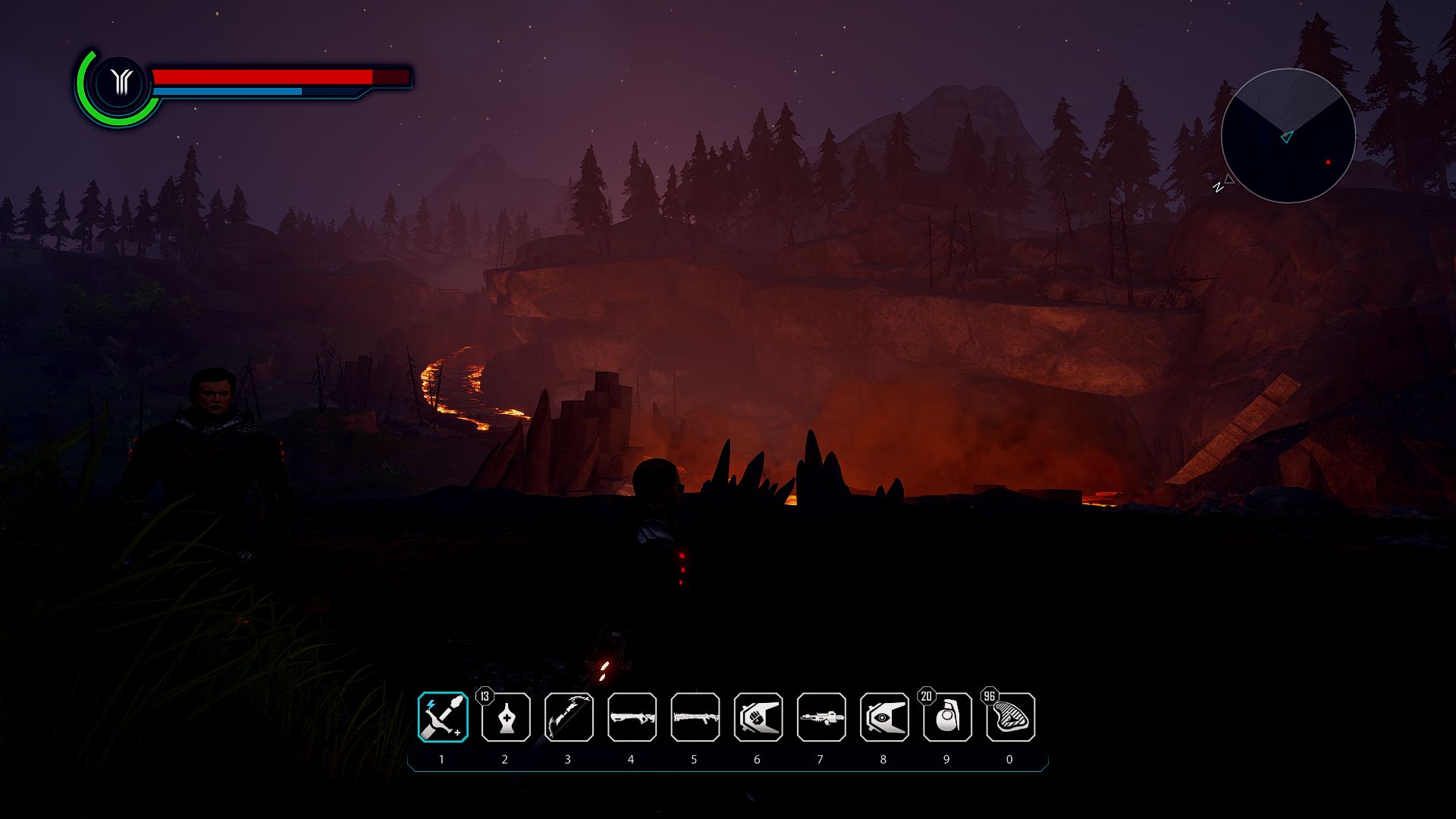Select the grenade slot with count 20
The image size is (1456, 819).
point(947,717)
